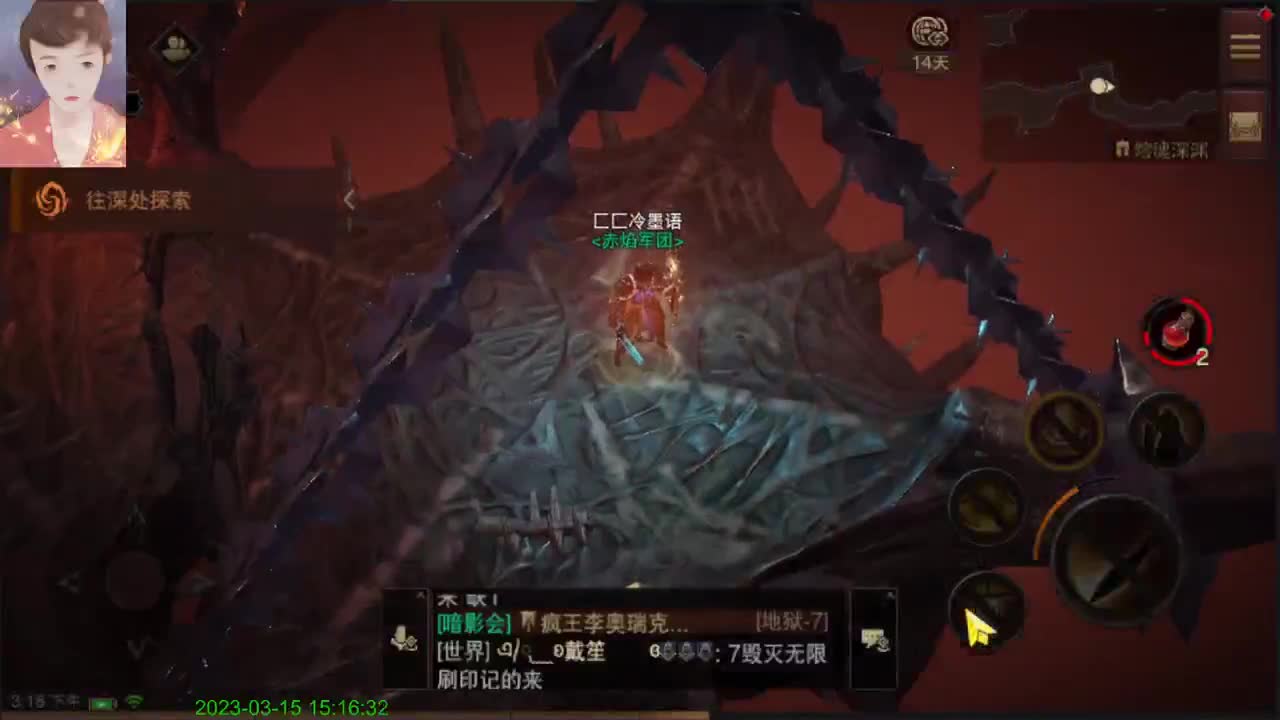Image resolution: width=1280 pixels, height=720 pixels.
Task: Collapse the quest tracker with the left chevron
Action: [x=349, y=199]
